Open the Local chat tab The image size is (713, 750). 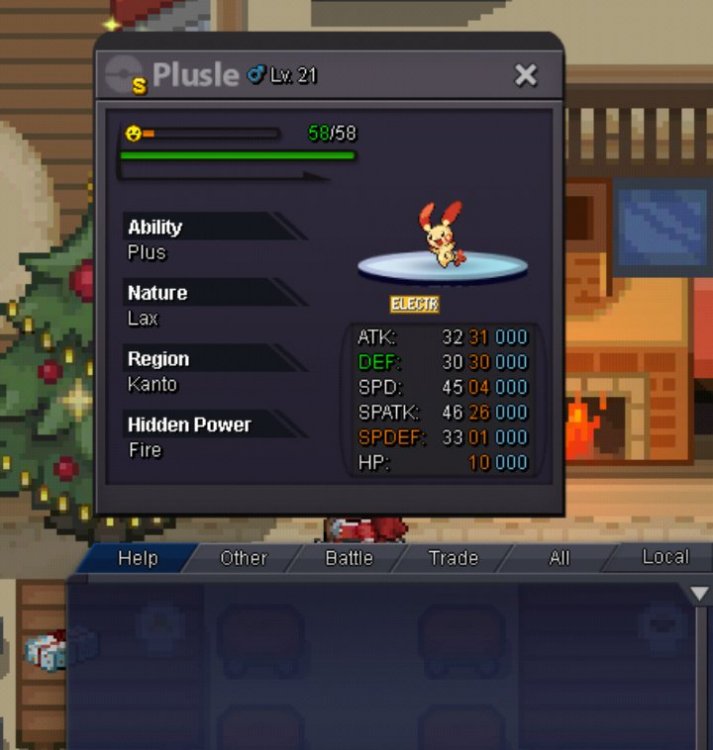[664, 557]
